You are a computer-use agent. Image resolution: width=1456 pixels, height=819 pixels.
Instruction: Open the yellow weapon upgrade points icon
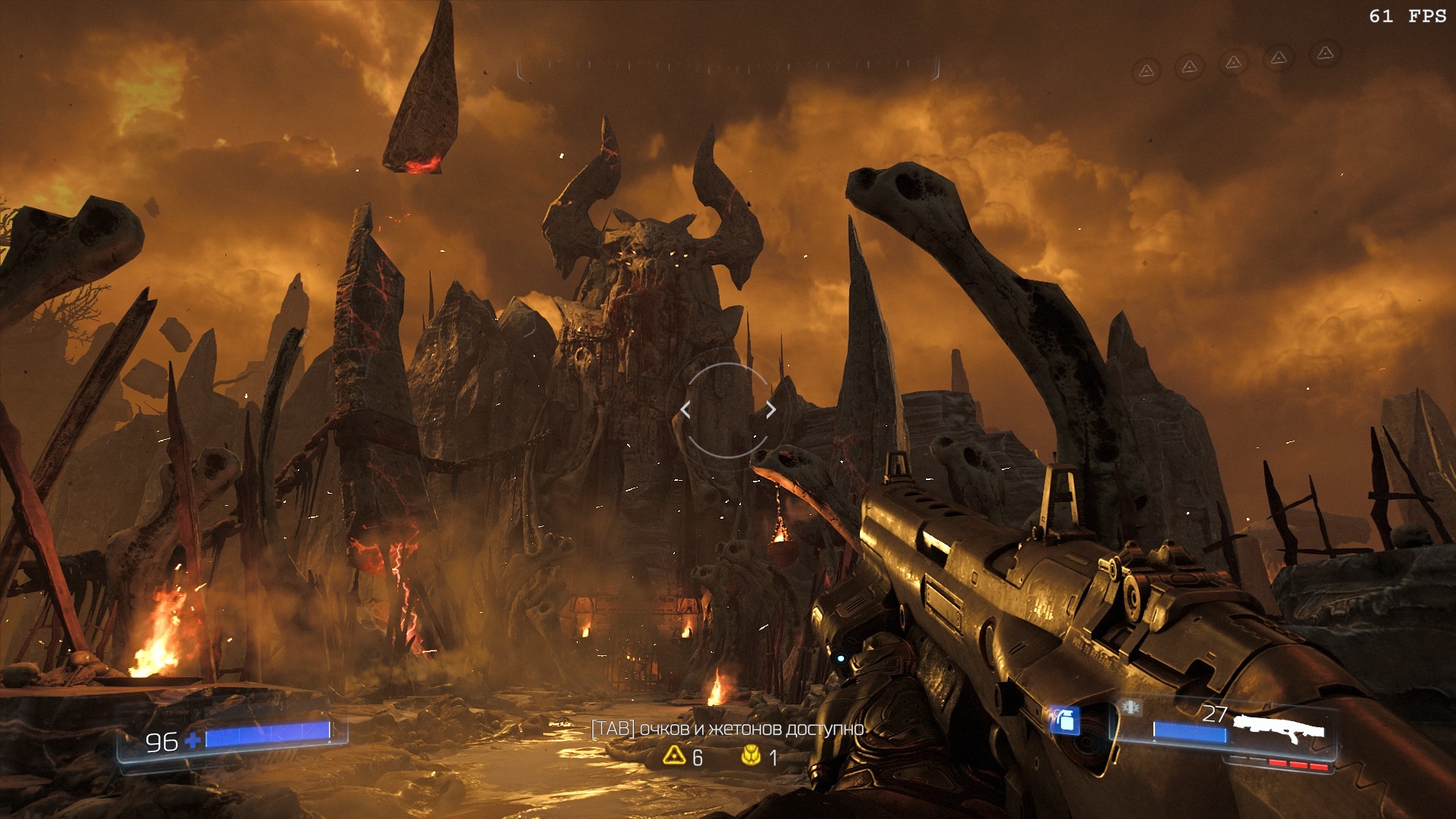tap(673, 755)
